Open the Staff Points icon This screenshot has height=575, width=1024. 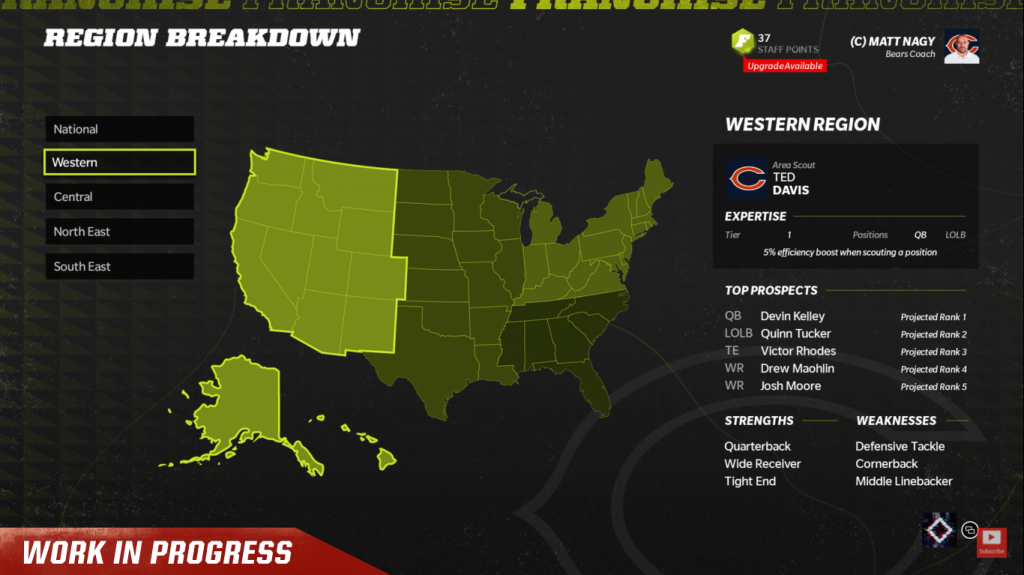point(743,43)
